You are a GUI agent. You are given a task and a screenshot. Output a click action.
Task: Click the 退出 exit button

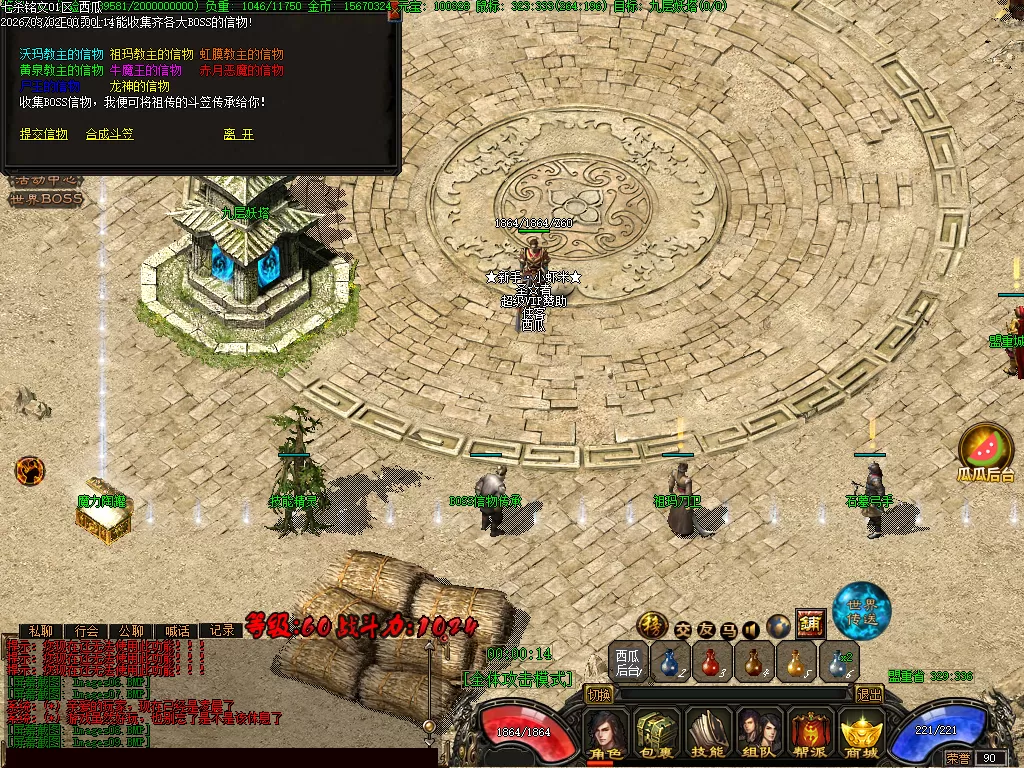click(869, 694)
